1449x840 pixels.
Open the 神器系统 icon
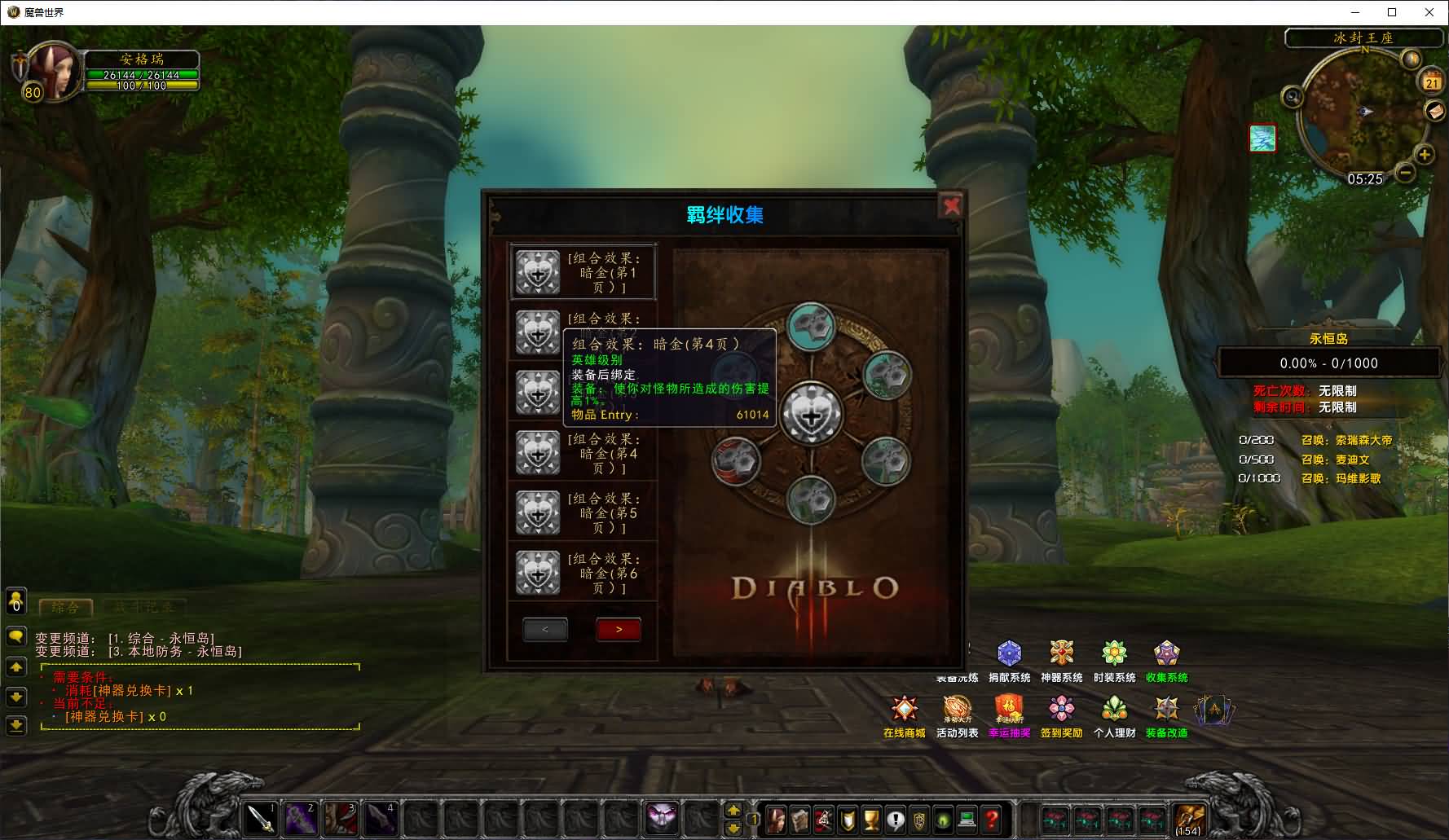click(x=1061, y=654)
